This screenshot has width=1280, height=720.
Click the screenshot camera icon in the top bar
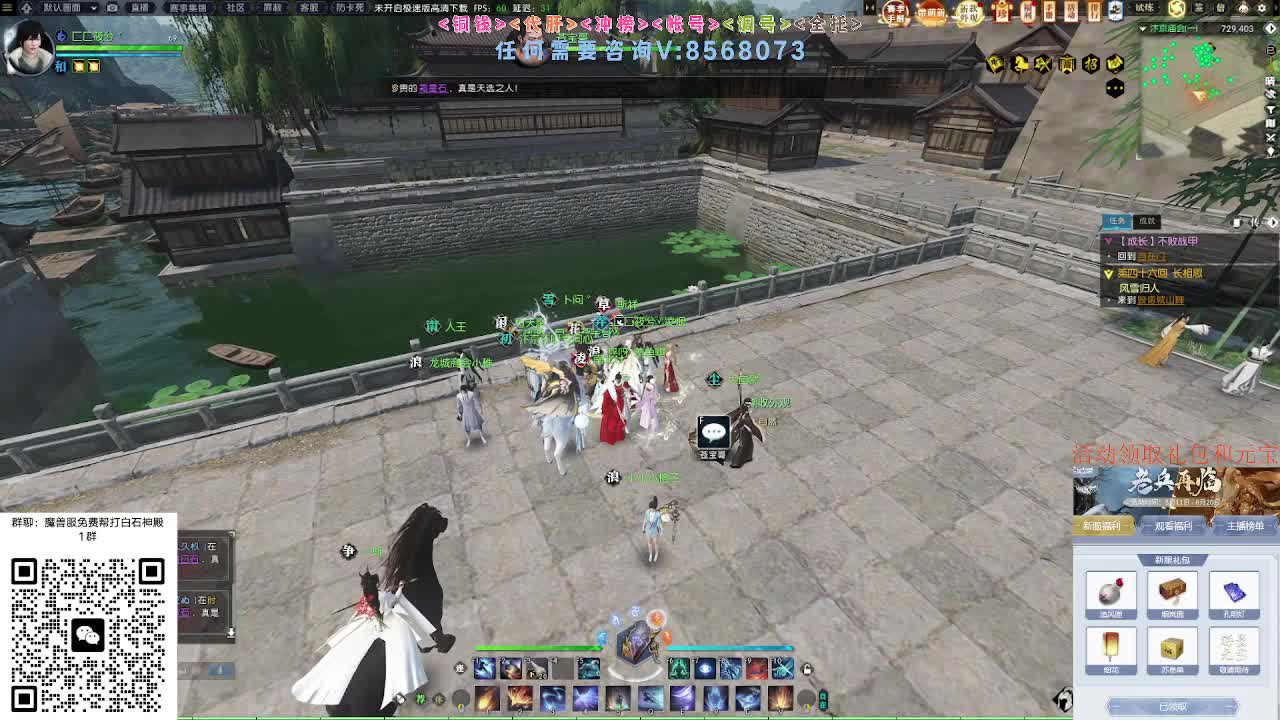112,8
